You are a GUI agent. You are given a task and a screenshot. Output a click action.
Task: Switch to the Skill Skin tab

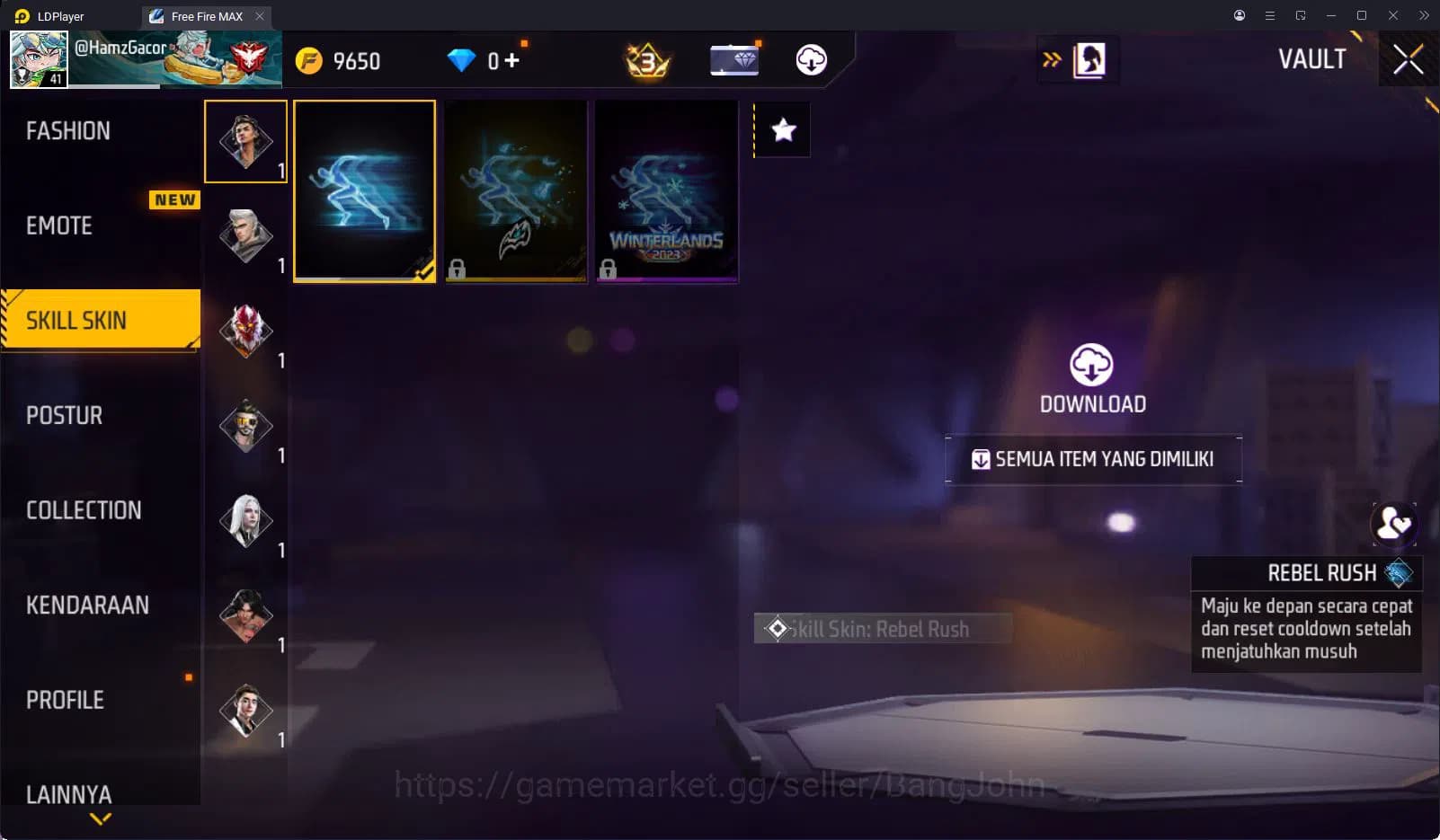point(75,320)
